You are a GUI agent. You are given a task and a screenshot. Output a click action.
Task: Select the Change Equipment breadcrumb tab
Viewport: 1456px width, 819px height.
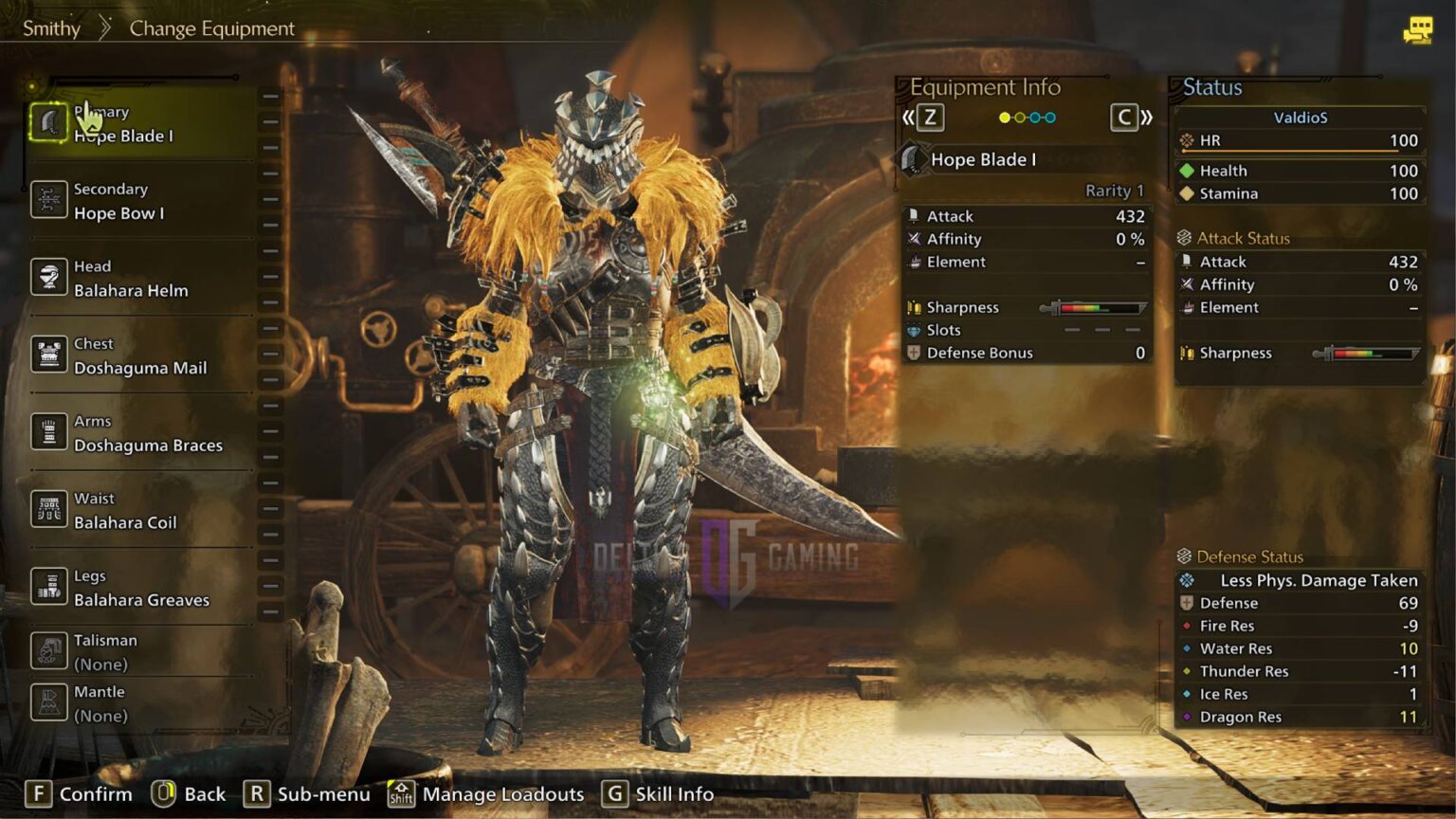pos(210,28)
